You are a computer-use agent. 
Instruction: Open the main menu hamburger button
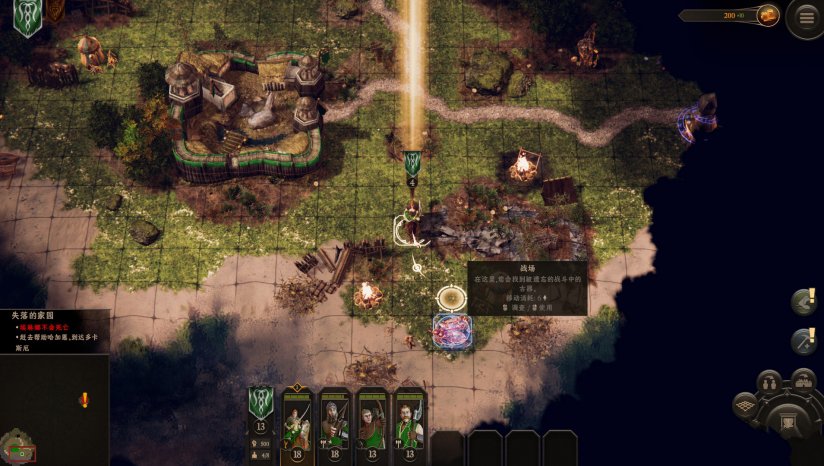pyautogui.click(x=806, y=17)
